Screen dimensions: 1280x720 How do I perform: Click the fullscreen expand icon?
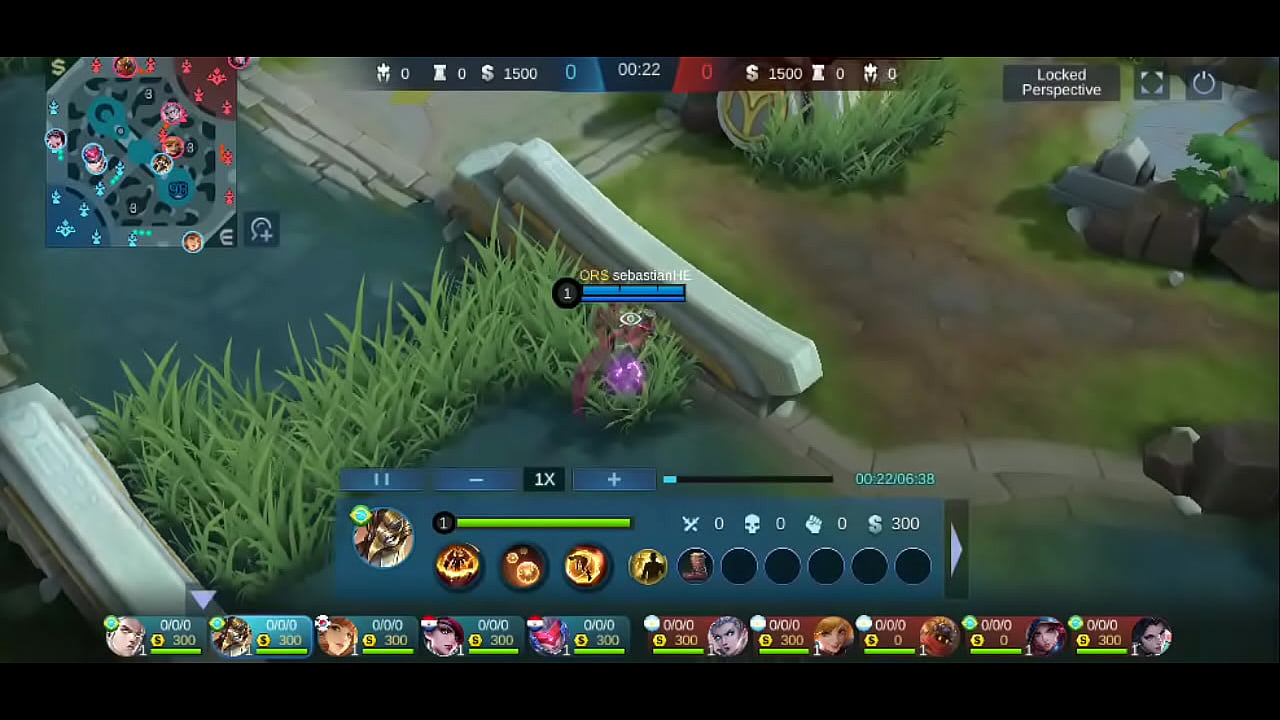[x=1151, y=84]
